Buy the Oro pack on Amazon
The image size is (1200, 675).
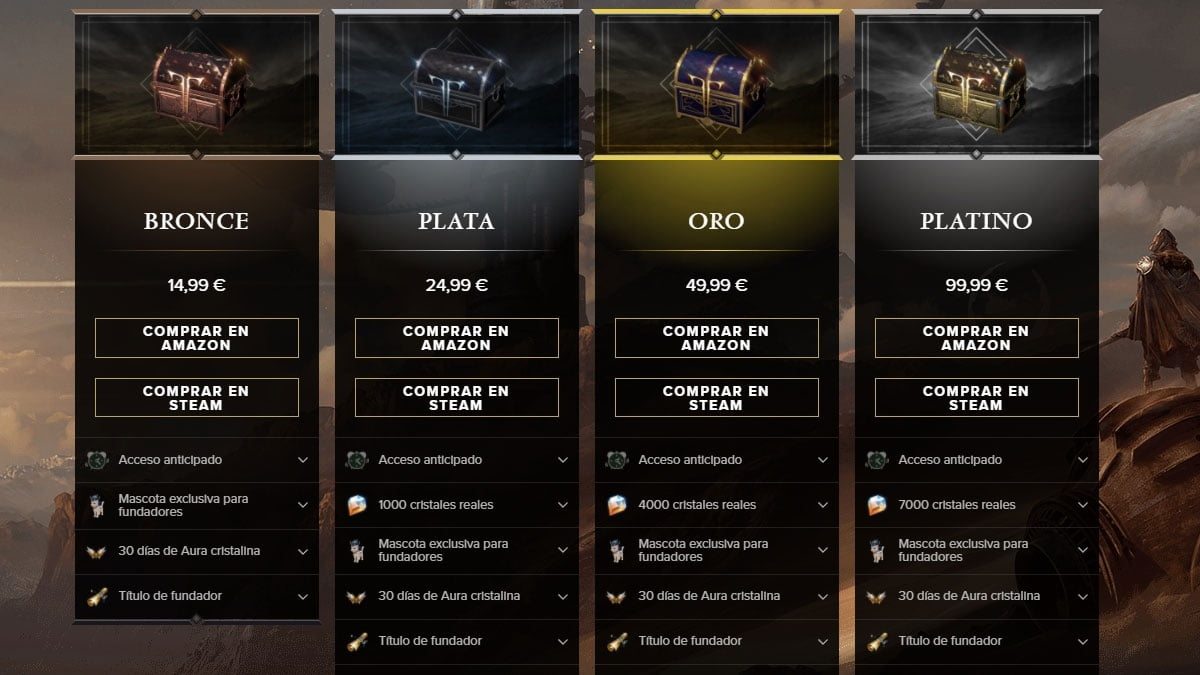click(x=717, y=338)
